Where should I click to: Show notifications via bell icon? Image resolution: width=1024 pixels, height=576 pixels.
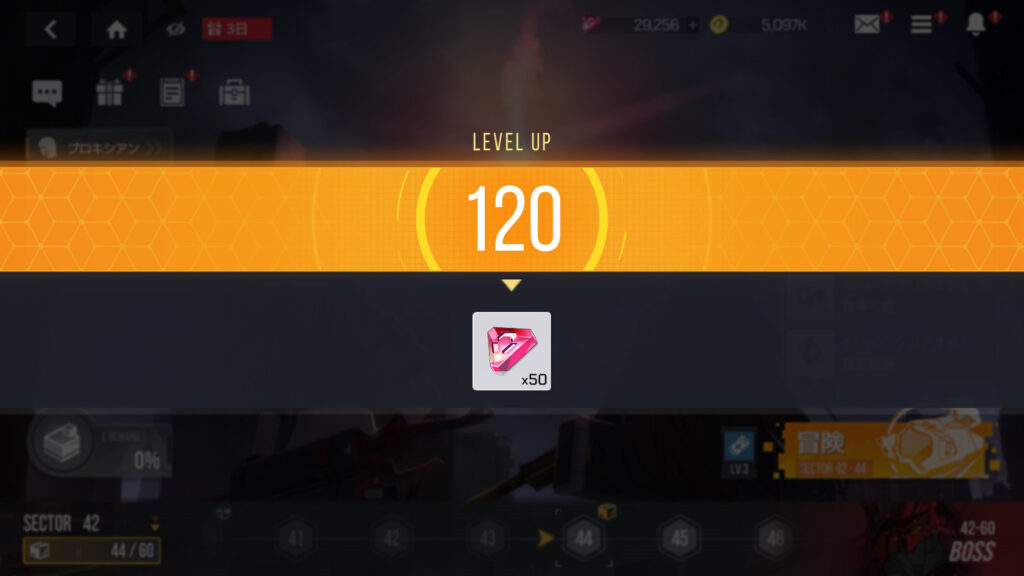click(976, 26)
